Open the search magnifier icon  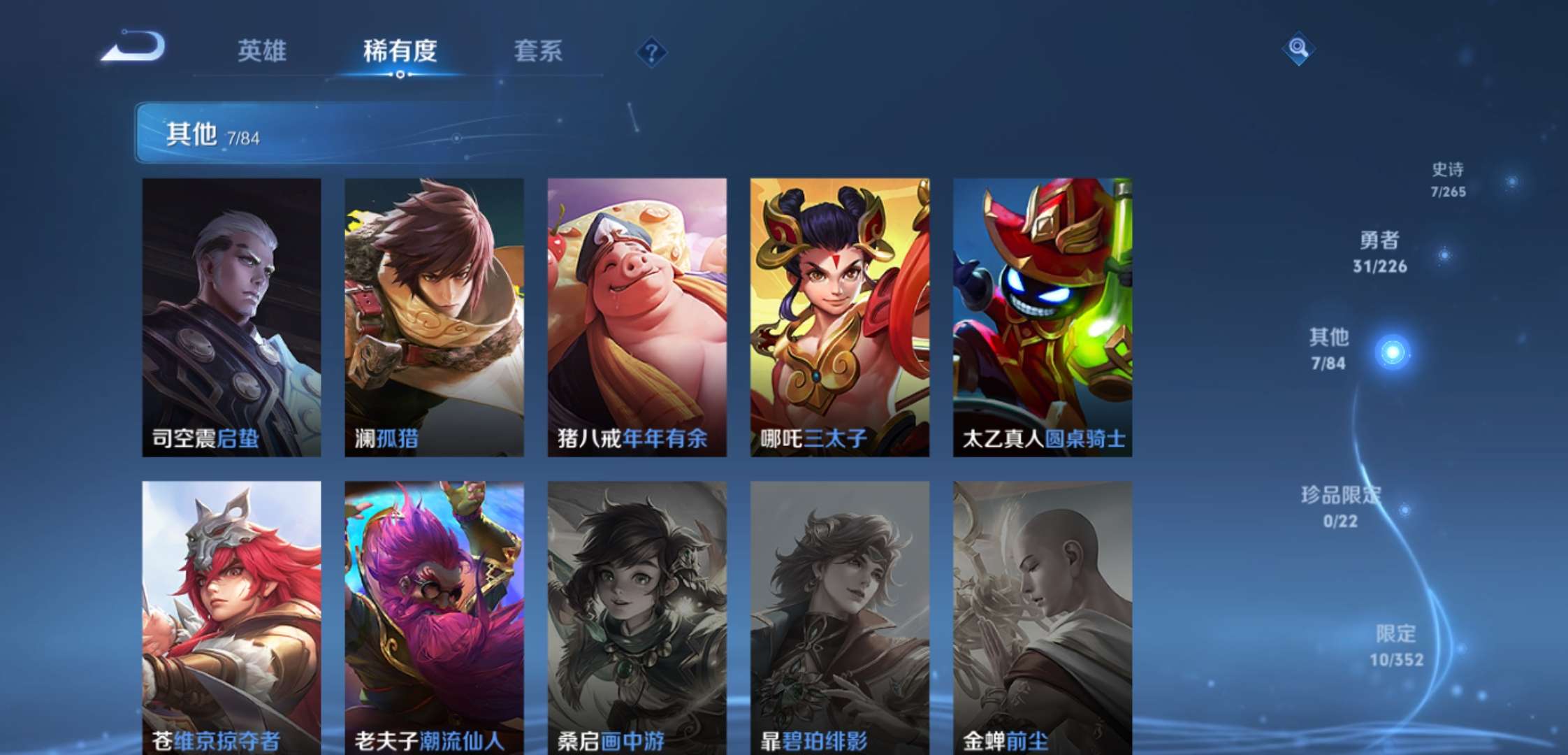1297,49
